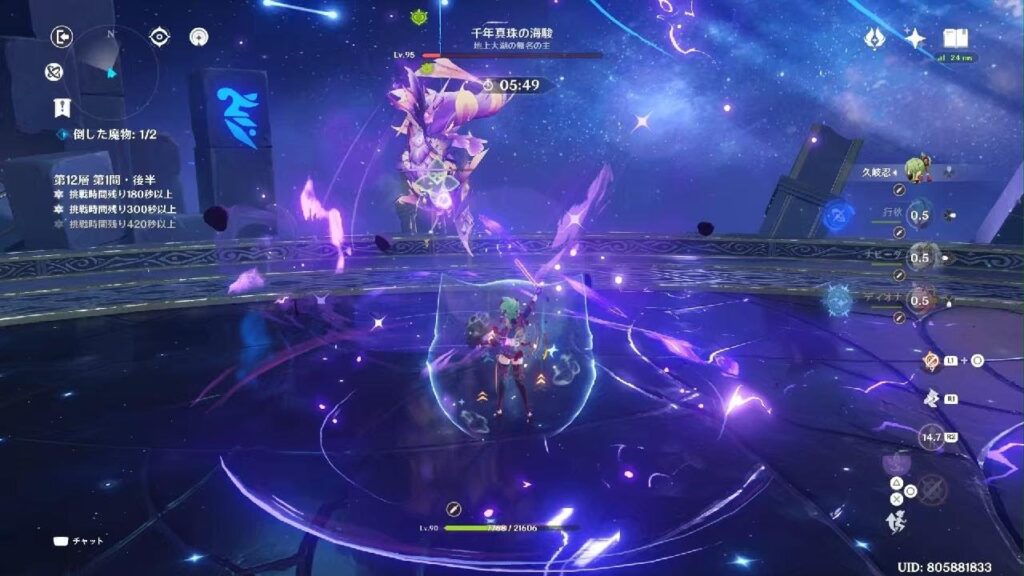Viewport: 1024px width, 576px height.
Task: Open the flame-crest icon beside the Wish star
Action: 875,38
